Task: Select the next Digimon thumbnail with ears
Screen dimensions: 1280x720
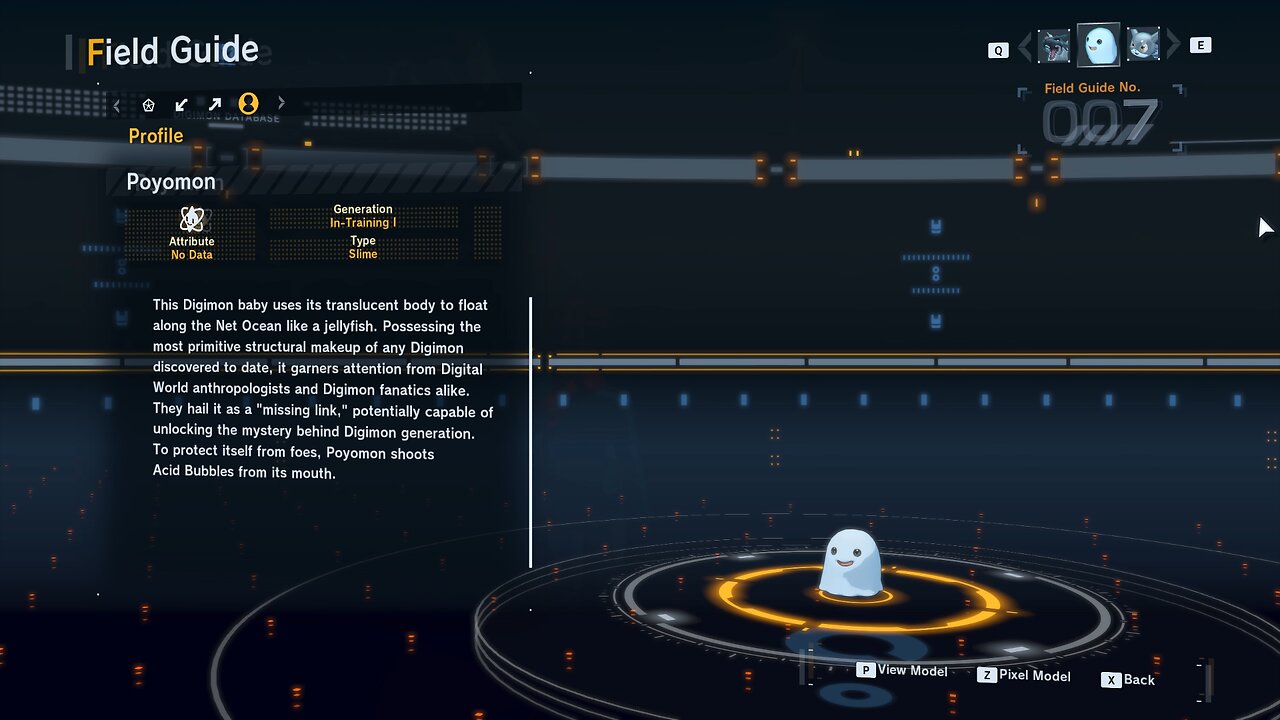Action: 1143,45
